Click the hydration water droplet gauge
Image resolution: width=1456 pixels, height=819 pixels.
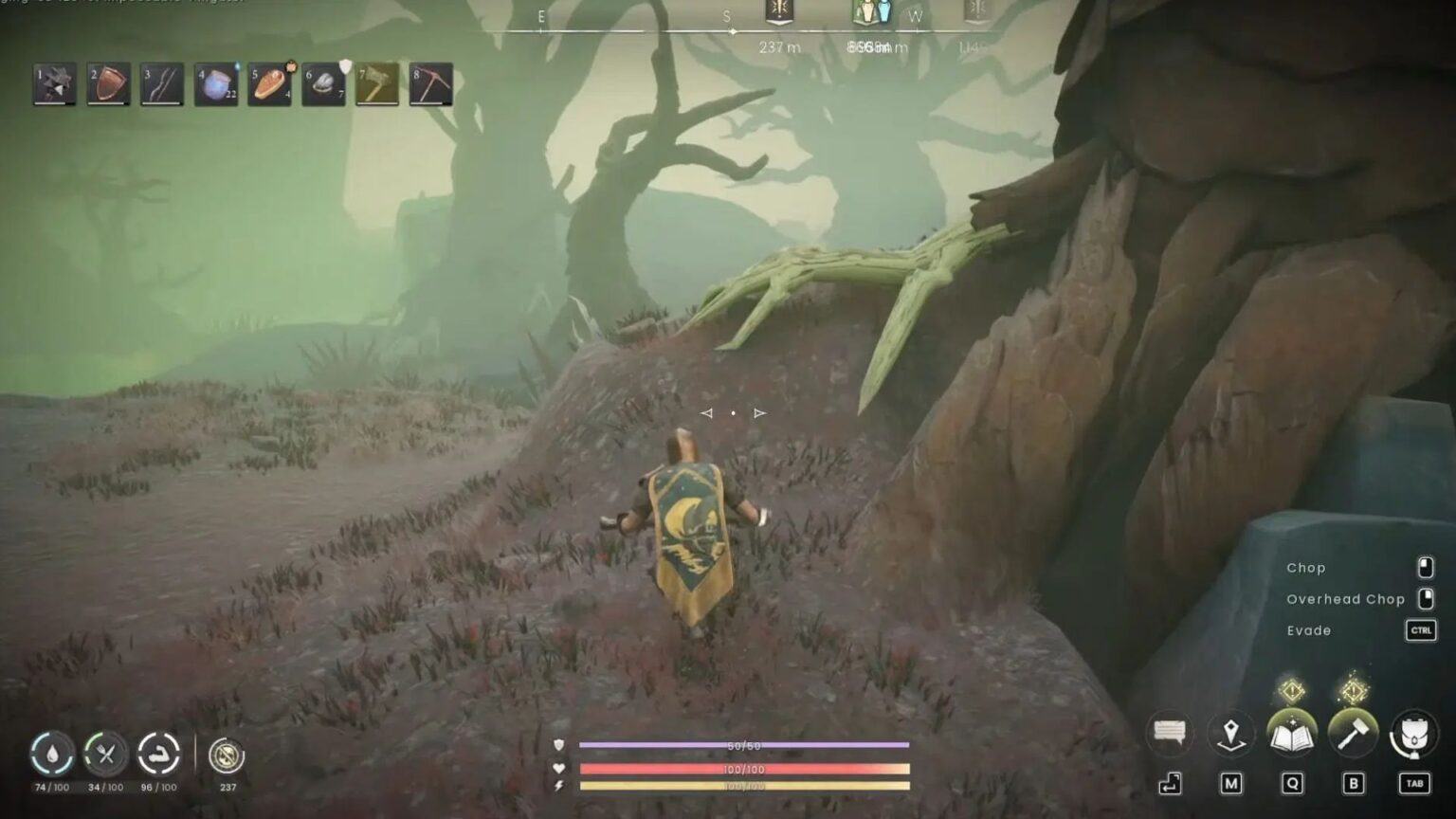click(52, 754)
